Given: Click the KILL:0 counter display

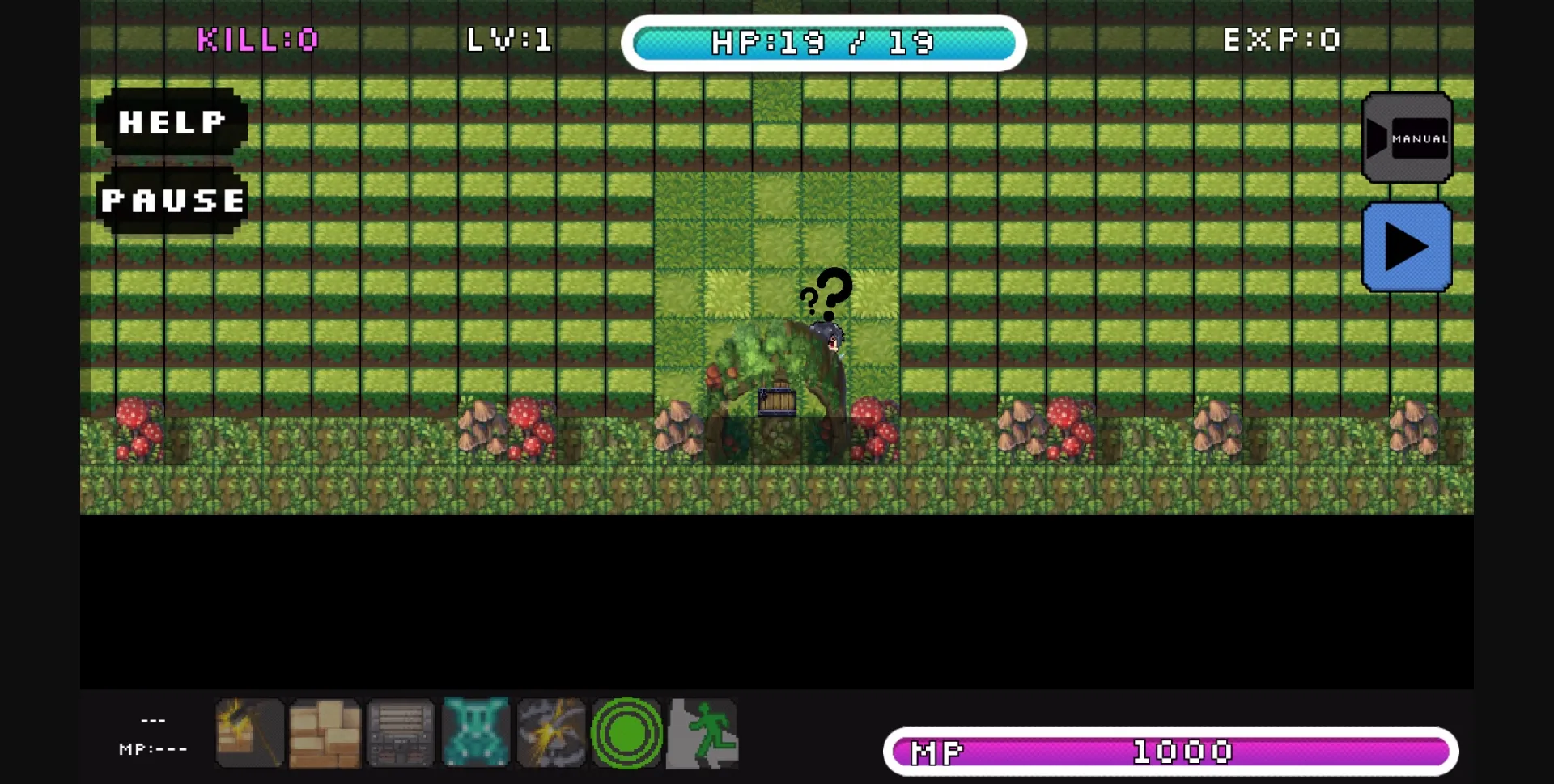Looking at the screenshot, I should click(x=258, y=40).
